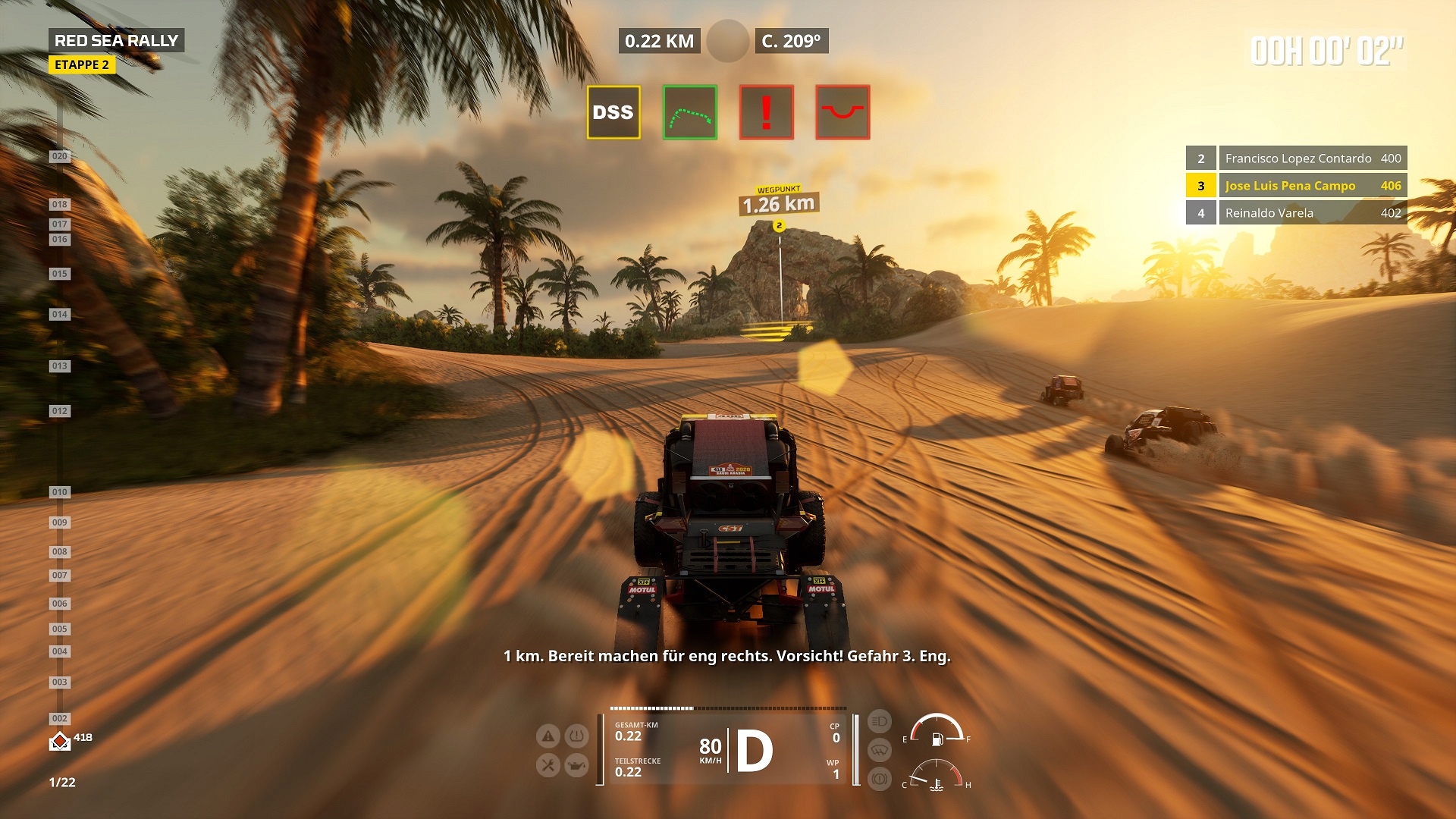Select the oil can indicator icon

click(x=577, y=765)
